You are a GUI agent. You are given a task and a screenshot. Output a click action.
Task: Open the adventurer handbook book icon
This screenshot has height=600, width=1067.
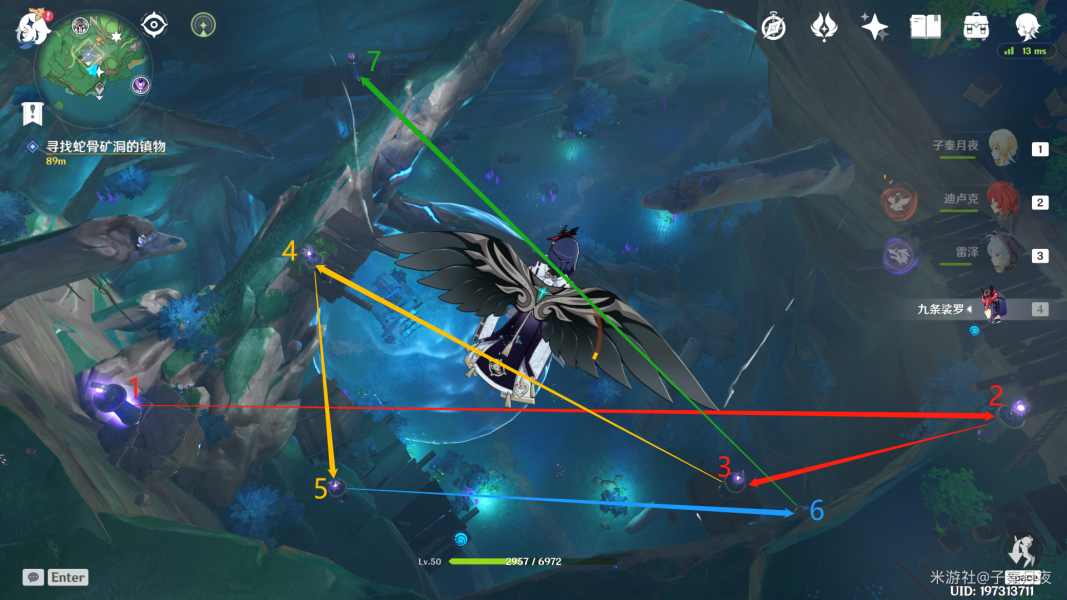(x=925, y=27)
